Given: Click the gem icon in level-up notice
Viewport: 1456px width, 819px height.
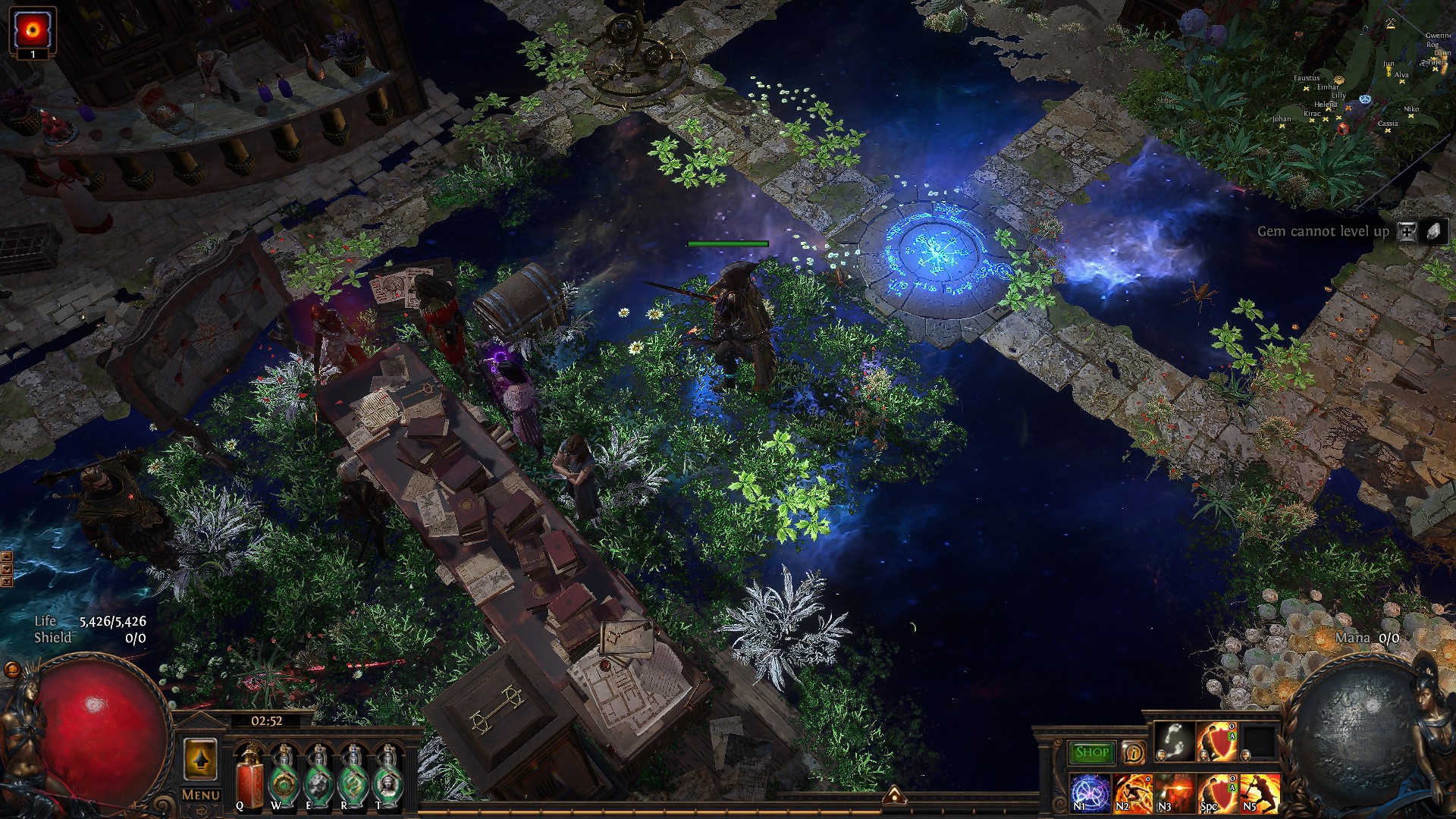Looking at the screenshot, I should [x=1434, y=232].
